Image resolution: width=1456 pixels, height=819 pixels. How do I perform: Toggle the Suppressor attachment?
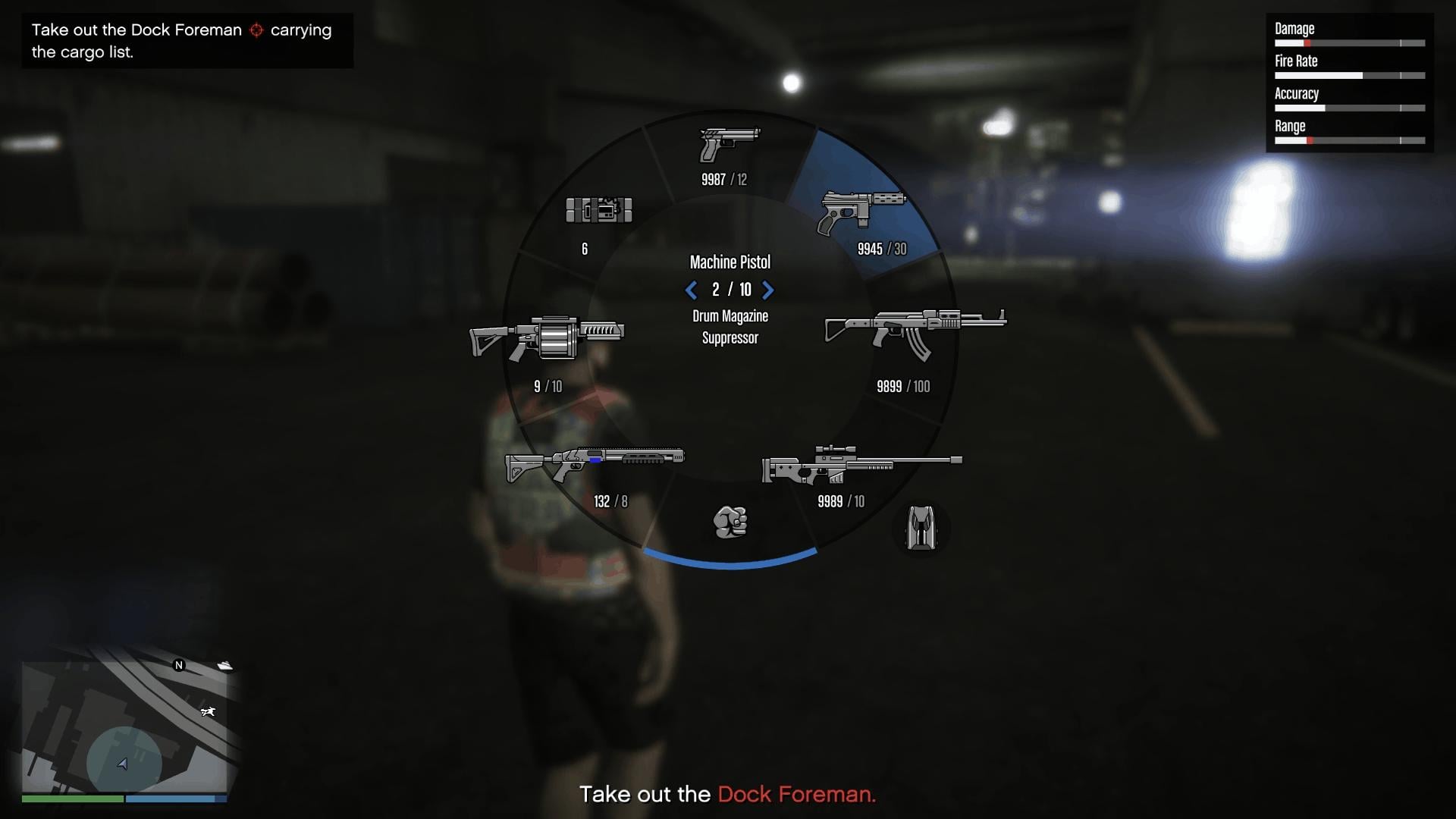730,339
